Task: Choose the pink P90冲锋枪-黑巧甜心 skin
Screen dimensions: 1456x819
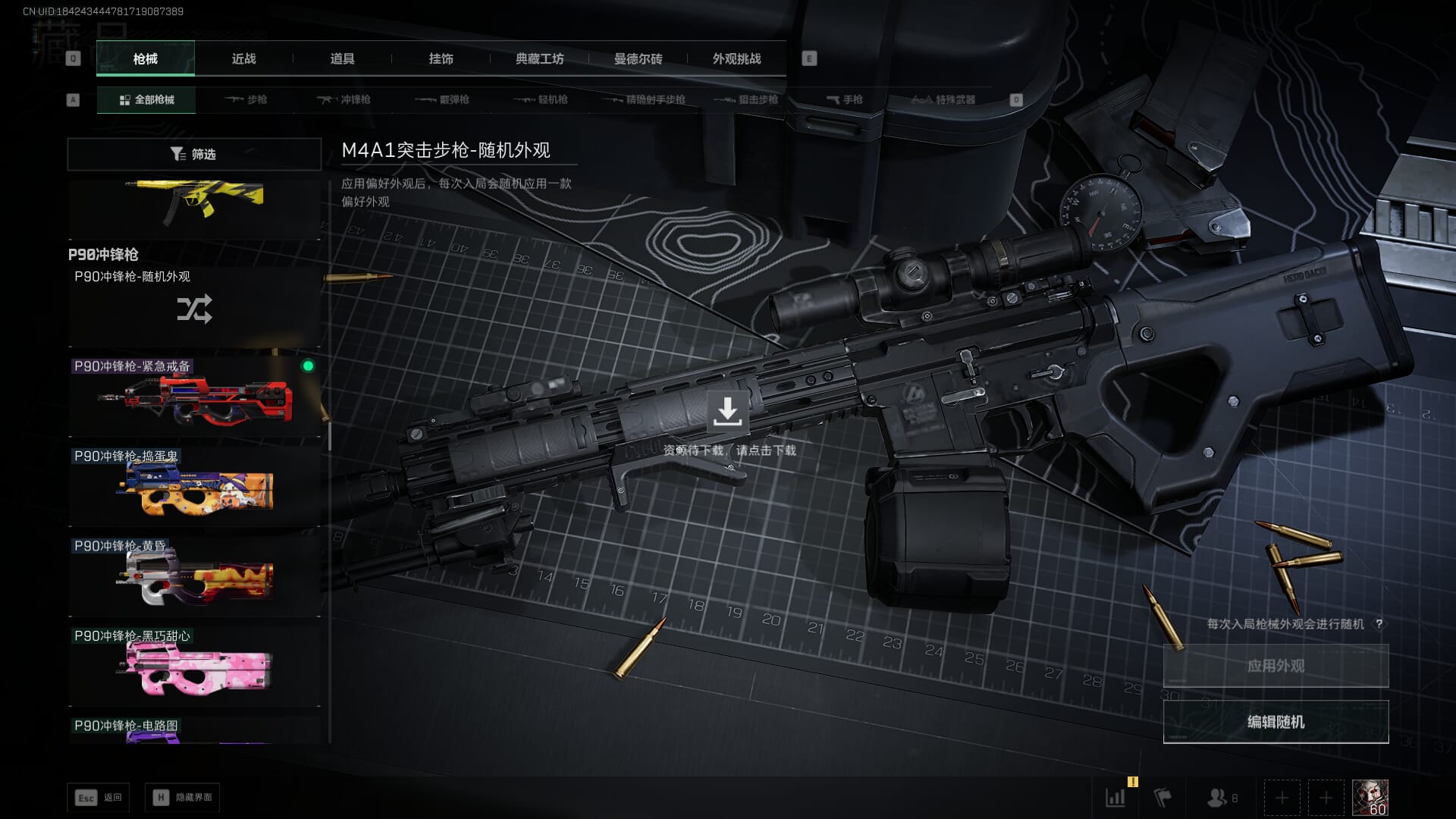Action: tap(194, 666)
